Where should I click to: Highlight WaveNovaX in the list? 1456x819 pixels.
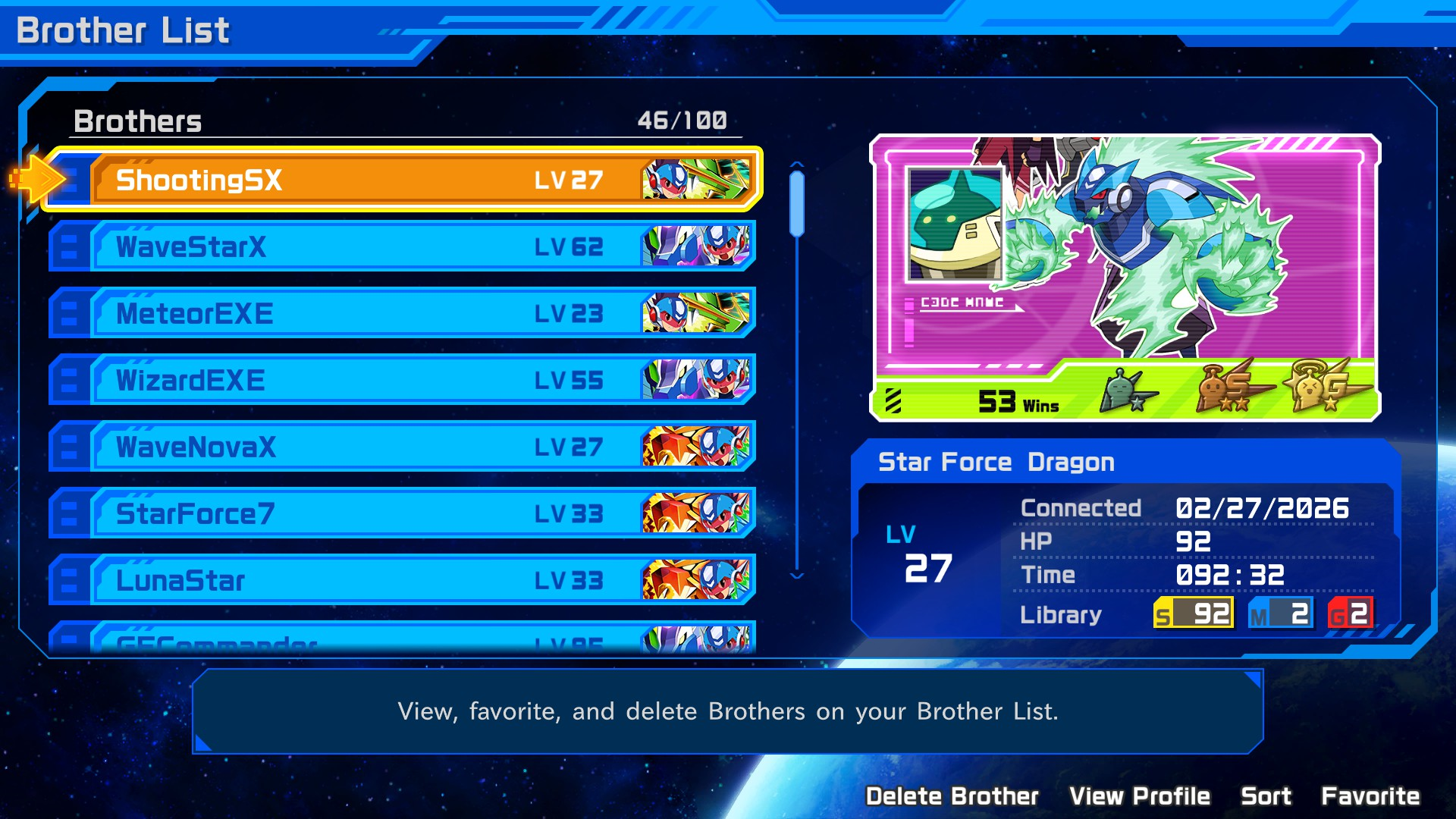tap(402, 447)
